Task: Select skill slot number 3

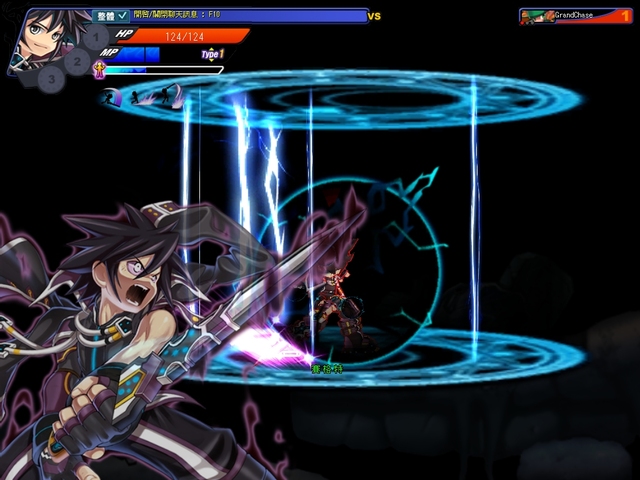Action: (x=53, y=78)
